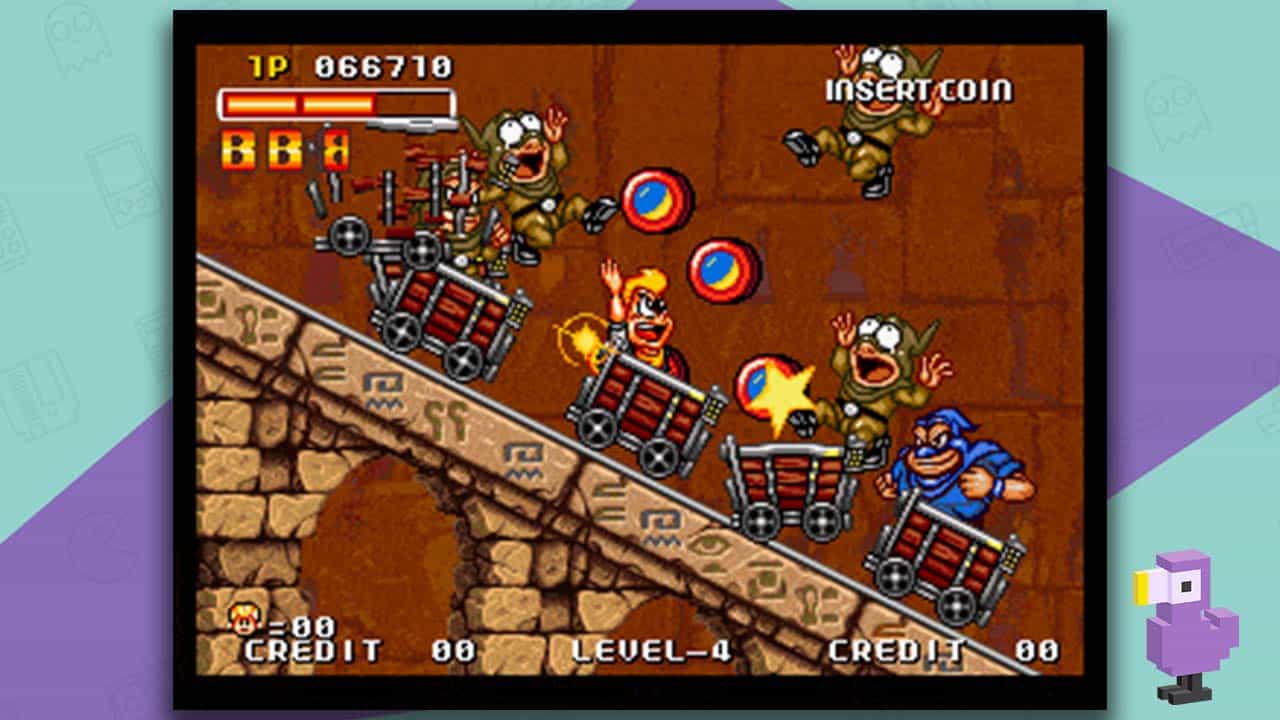This screenshot has width=1280, height=720.
Task: Select the rightmost bomb counter icon
Action: (x=335, y=150)
